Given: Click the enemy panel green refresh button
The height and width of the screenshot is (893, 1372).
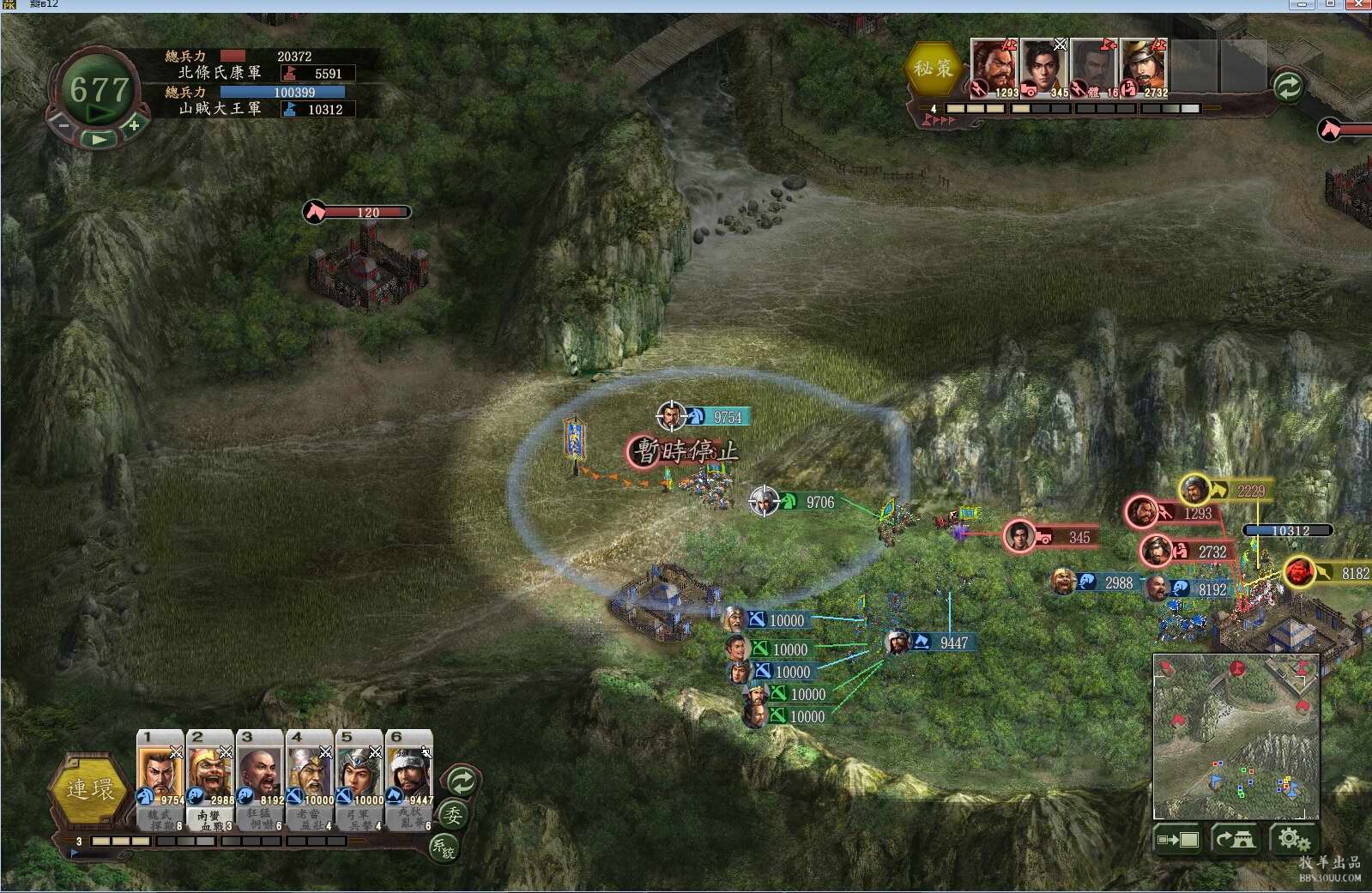Looking at the screenshot, I should click(1287, 86).
